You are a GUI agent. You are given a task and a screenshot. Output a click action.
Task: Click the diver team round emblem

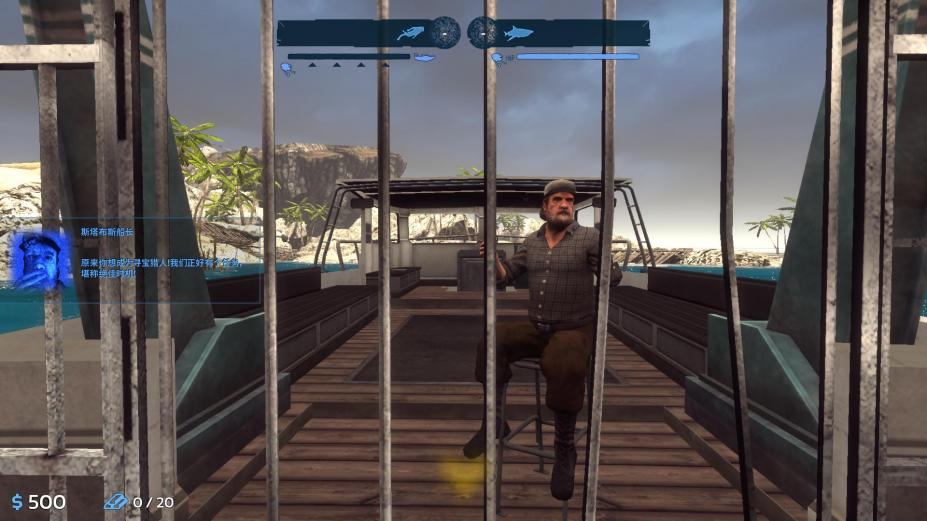pyautogui.click(x=446, y=32)
